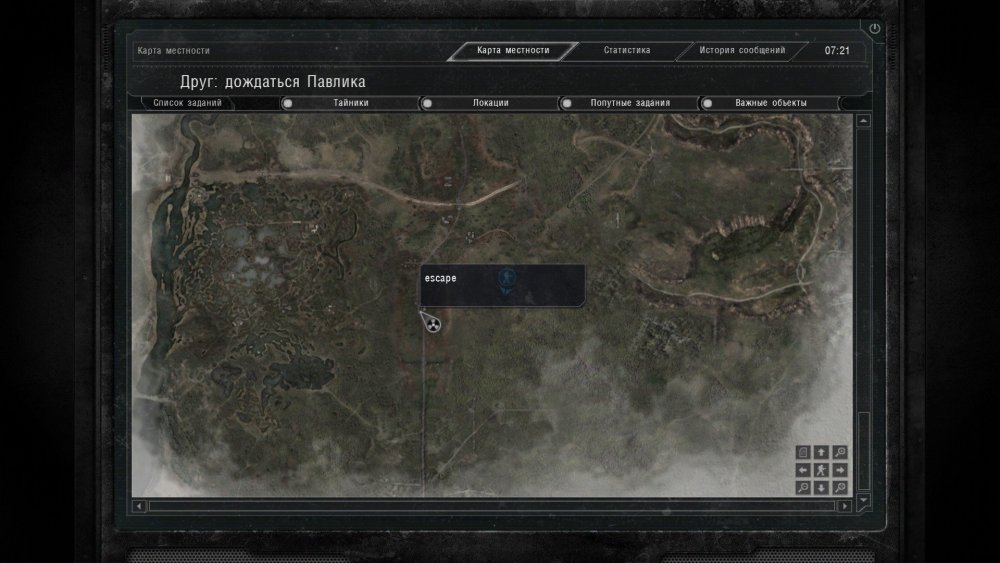Zoom out with the minus magnifier button
The height and width of the screenshot is (563, 1000).
pos(803,488)
